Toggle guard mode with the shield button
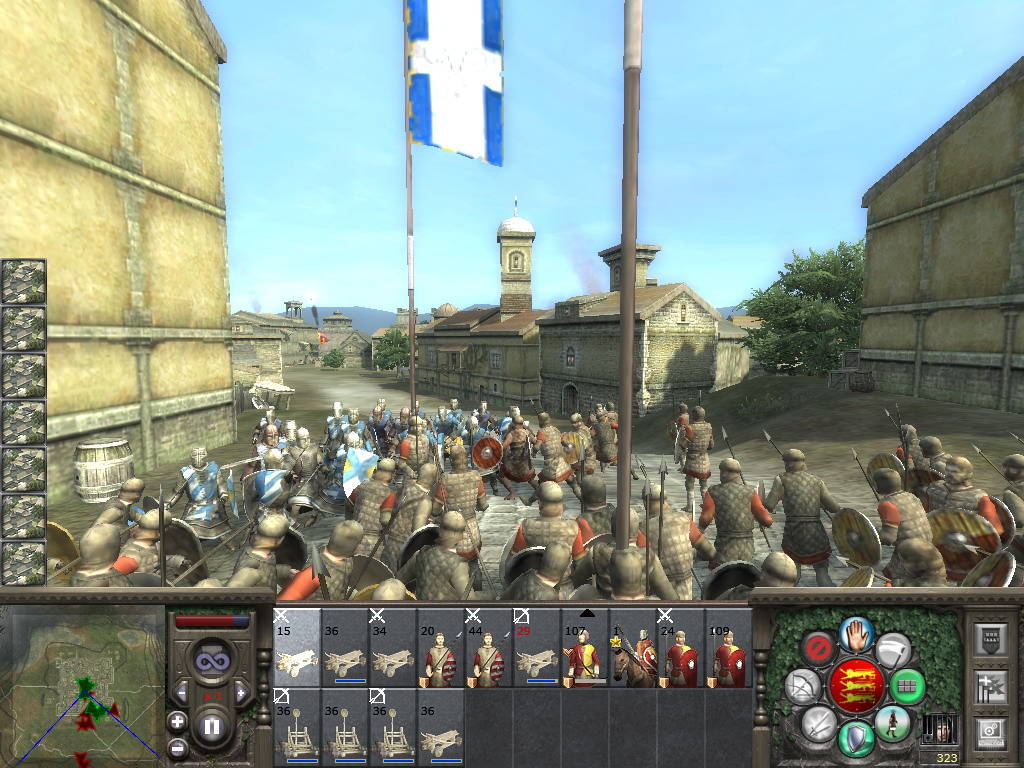1024x768 pixels. coord(856,738)
